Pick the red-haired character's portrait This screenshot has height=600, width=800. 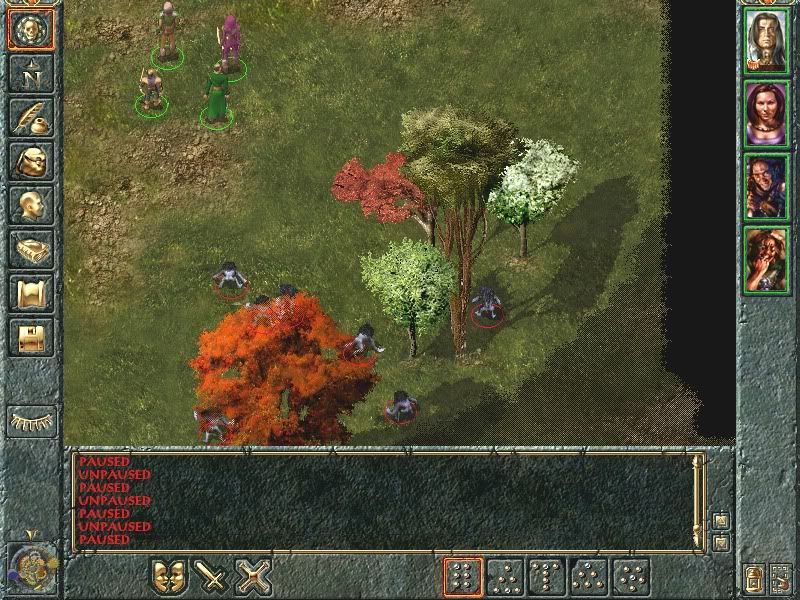[x=767, y=259]
